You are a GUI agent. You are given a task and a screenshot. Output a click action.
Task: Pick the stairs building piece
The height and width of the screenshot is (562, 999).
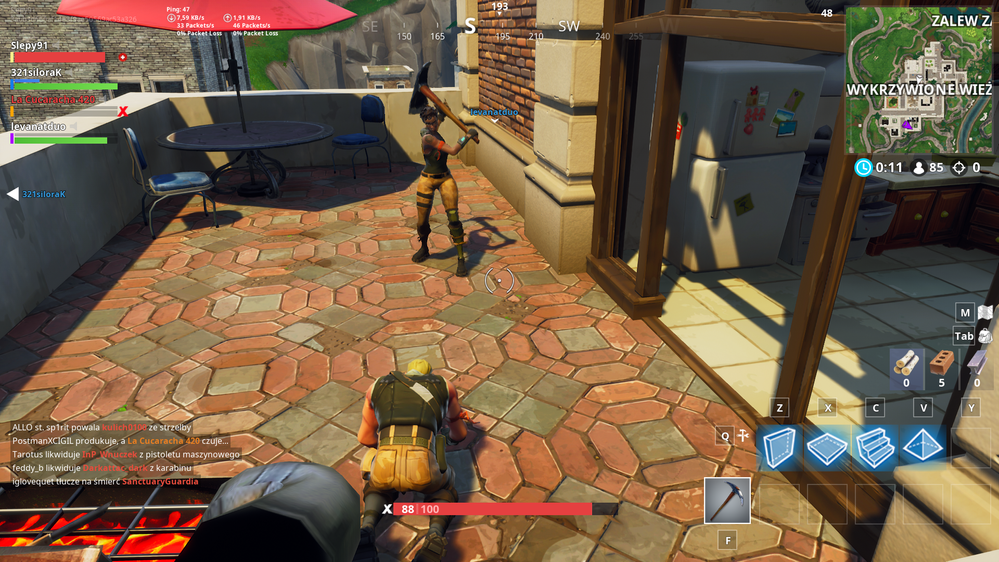point(875,447)
